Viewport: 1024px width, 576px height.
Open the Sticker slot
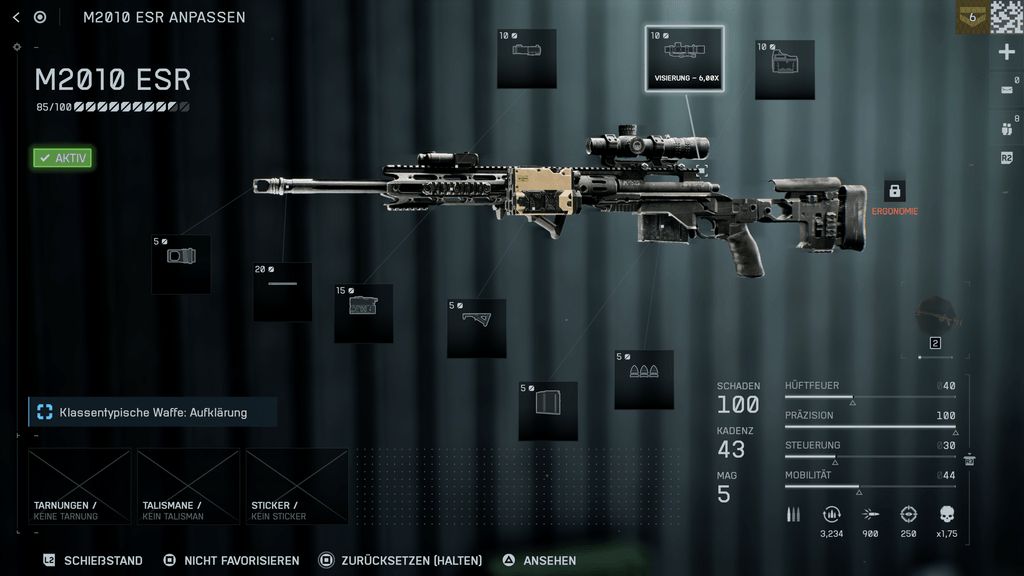(297, 486)
